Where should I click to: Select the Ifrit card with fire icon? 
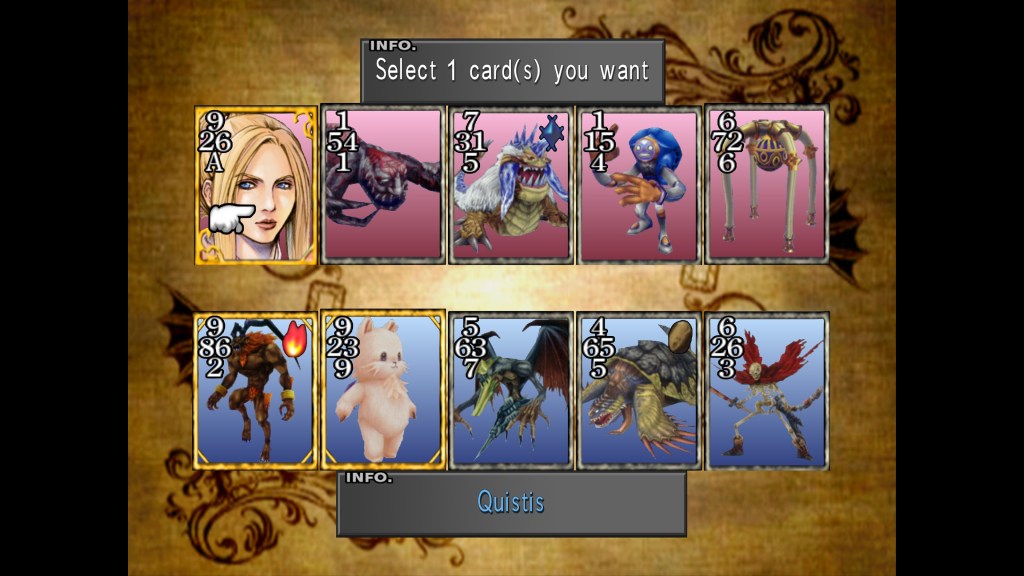coord(256,391)
